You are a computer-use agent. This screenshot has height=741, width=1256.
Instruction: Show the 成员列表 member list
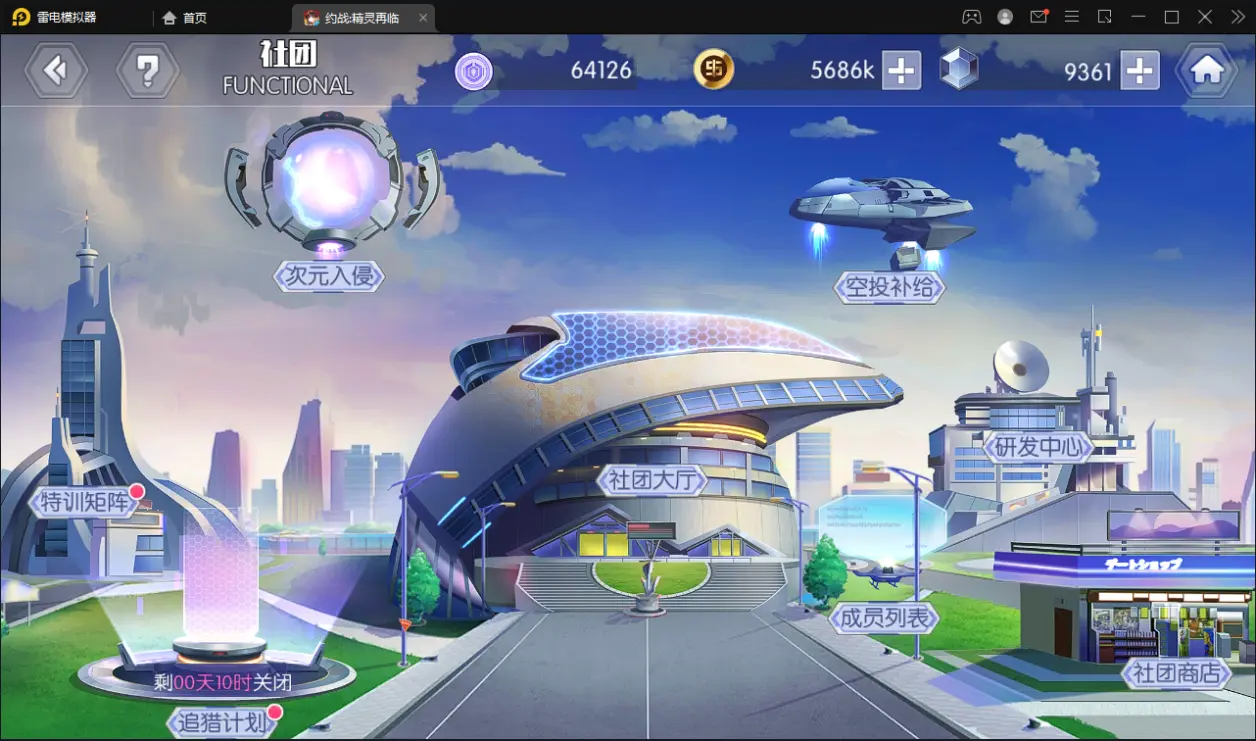click(x=884, y=618)
